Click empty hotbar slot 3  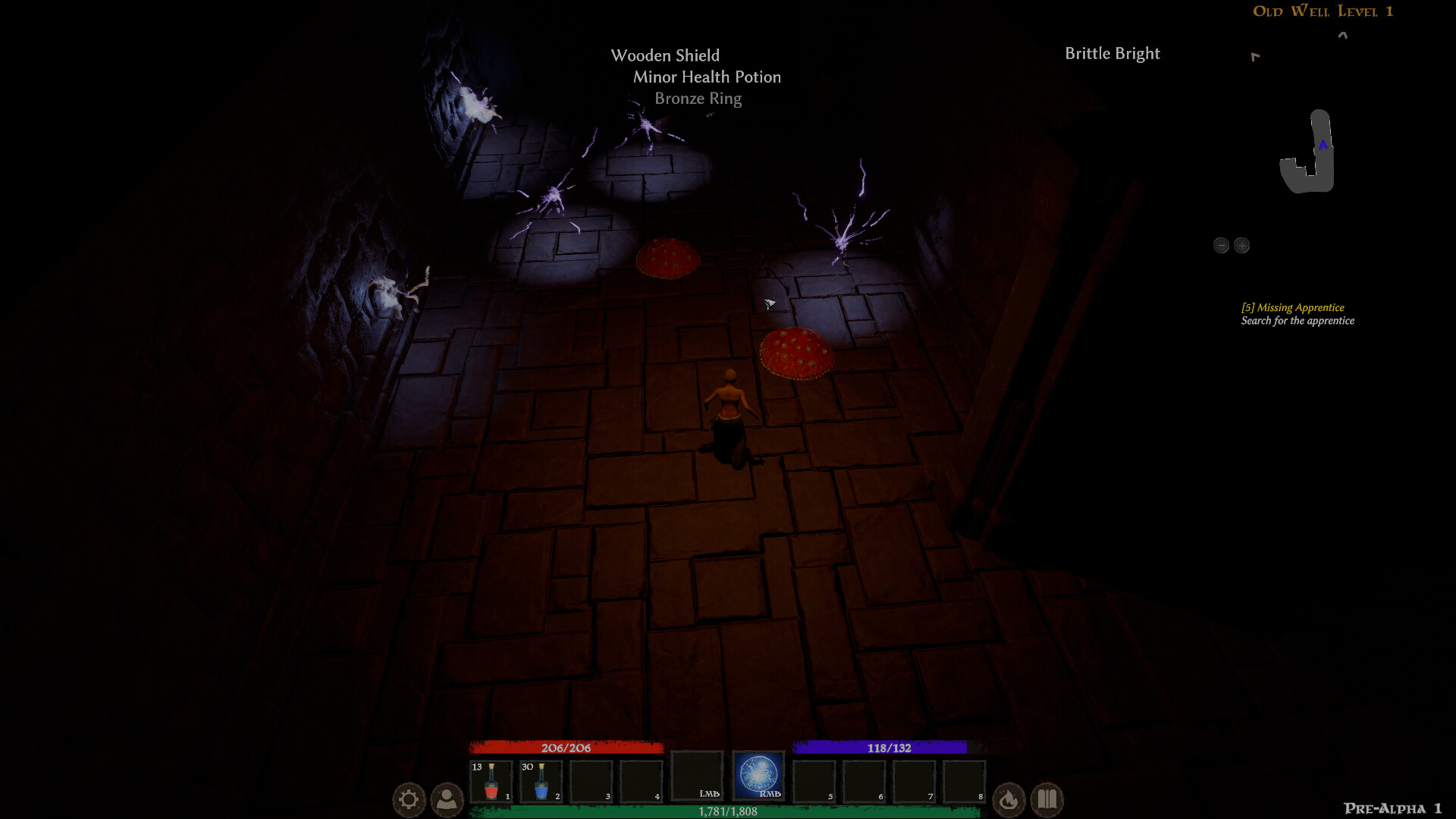(x=591, y=780)
